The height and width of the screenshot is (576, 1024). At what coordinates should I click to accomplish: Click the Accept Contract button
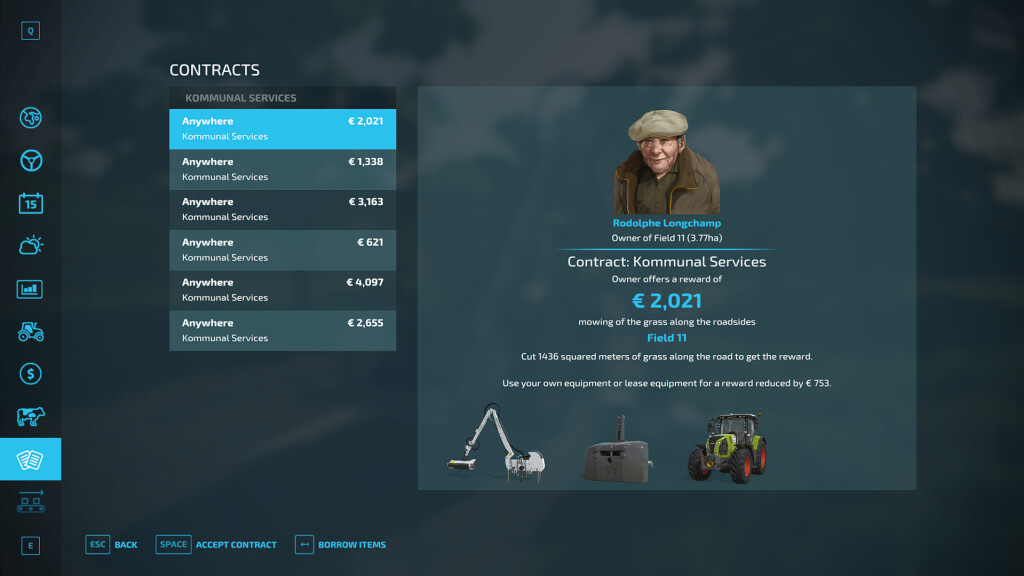(217, 544)
